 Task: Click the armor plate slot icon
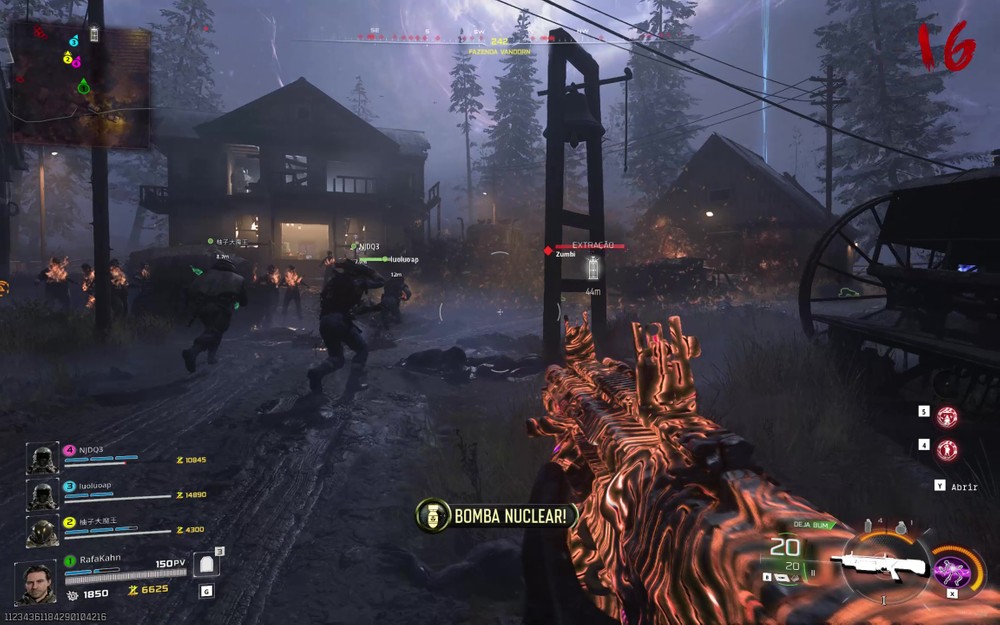204,565
